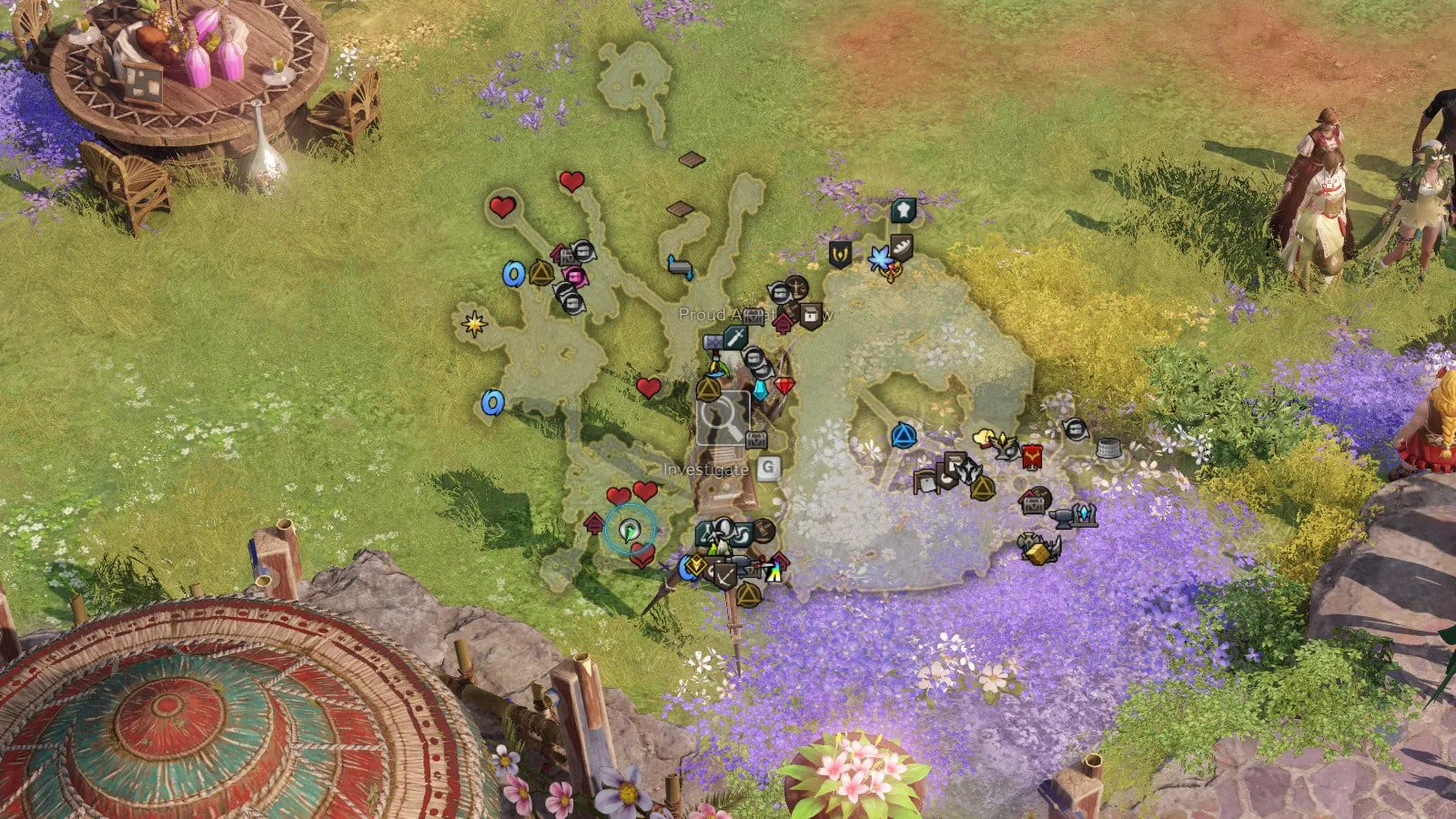This screenshot has width=1456, height=819.
Task: Click the gold star marker on the map
Action: (x=474, y=322)
